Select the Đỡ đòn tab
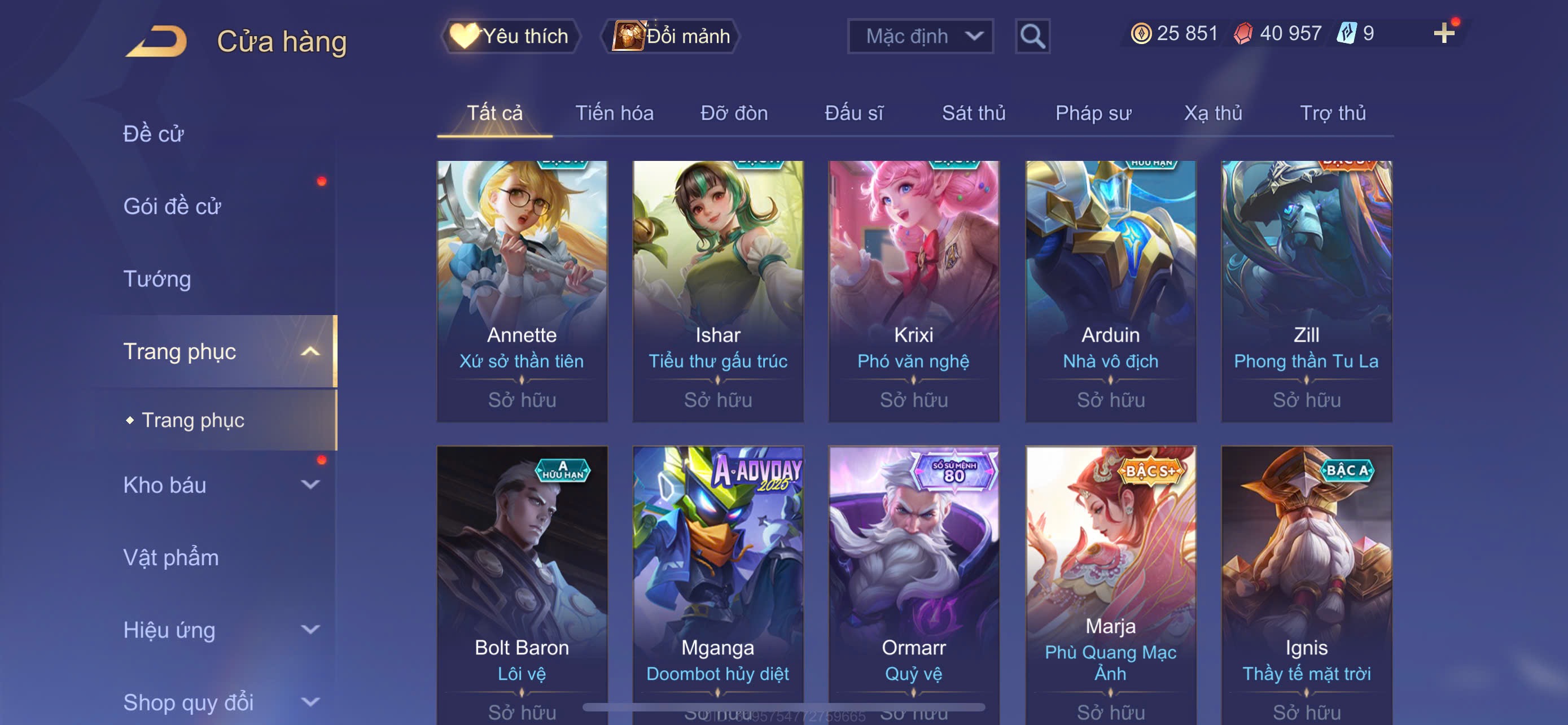The width and height of the screenshot is (1568, 725). click(733, 113)
